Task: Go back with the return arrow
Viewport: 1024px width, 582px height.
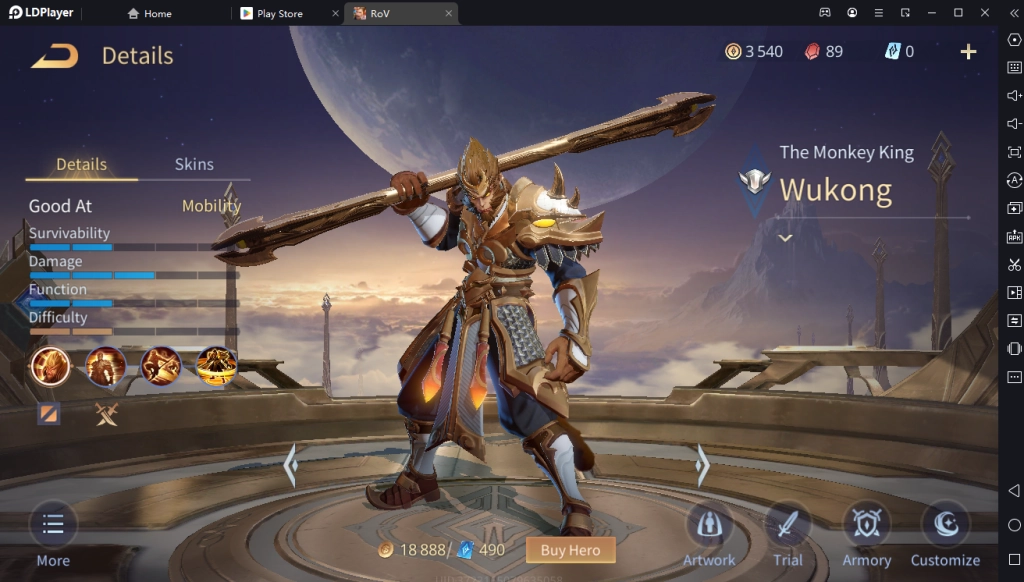Action: pyautogui.click(x=54, y=56)
